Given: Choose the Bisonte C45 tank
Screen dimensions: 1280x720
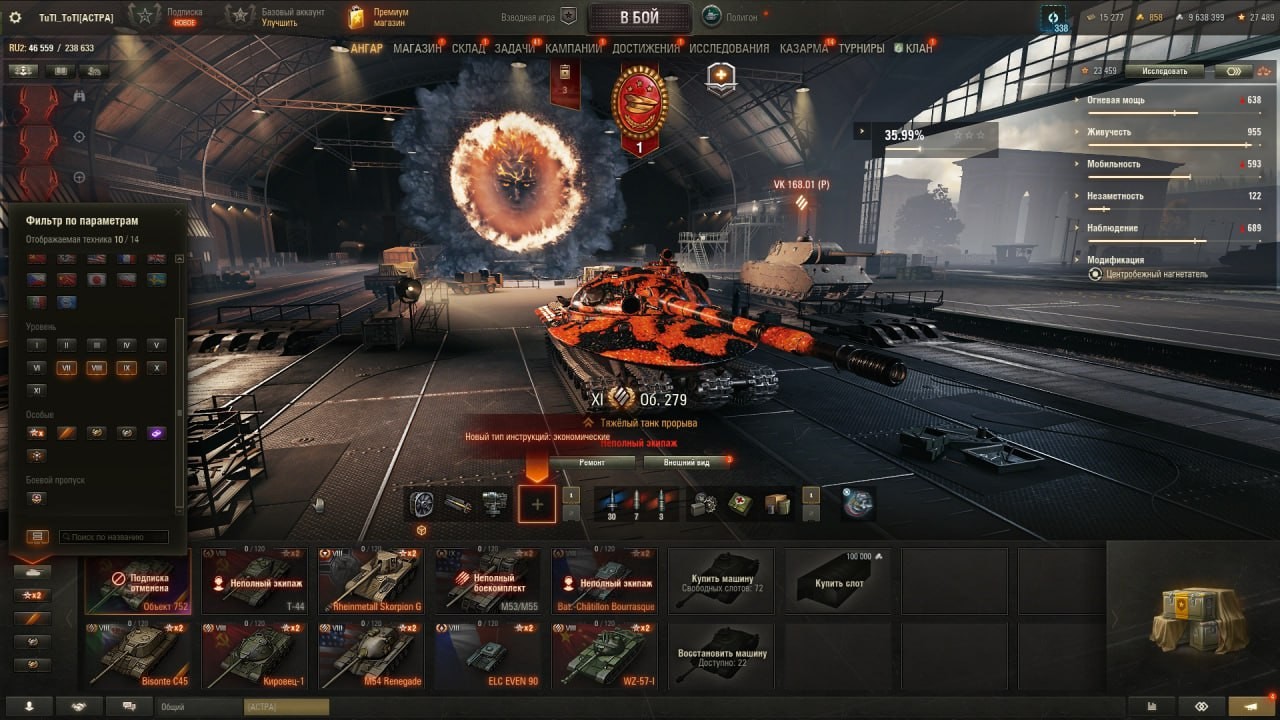Looking at the screenshot, I should coord(138,655).
